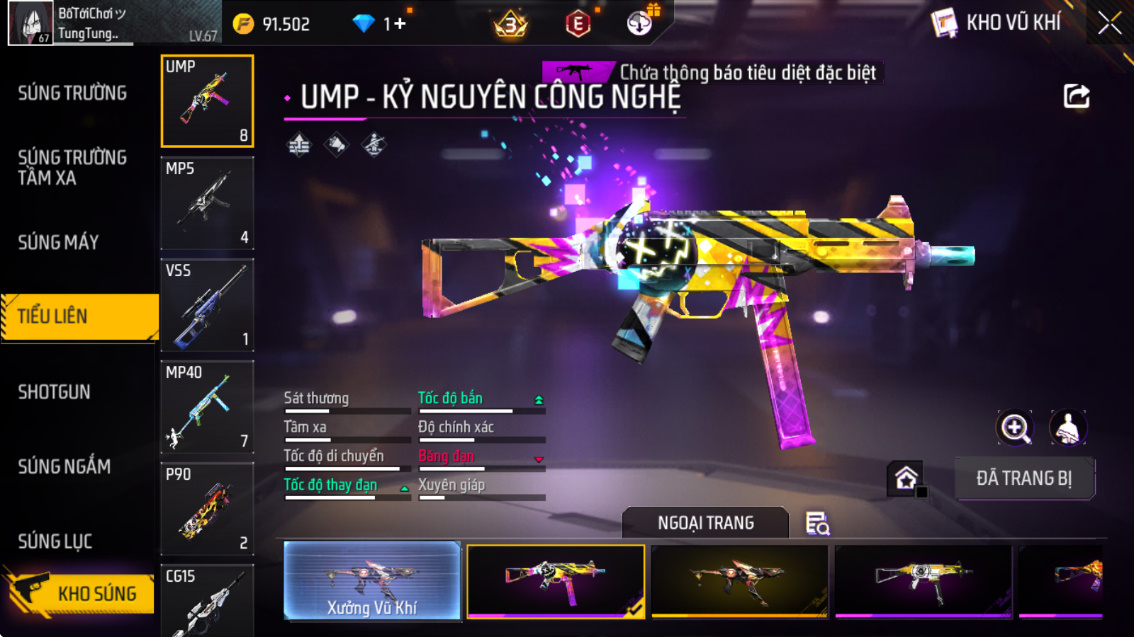Screen dimensions: 1134x637
Task: Open the Súng Ngắm category
Action: [64, 466]
